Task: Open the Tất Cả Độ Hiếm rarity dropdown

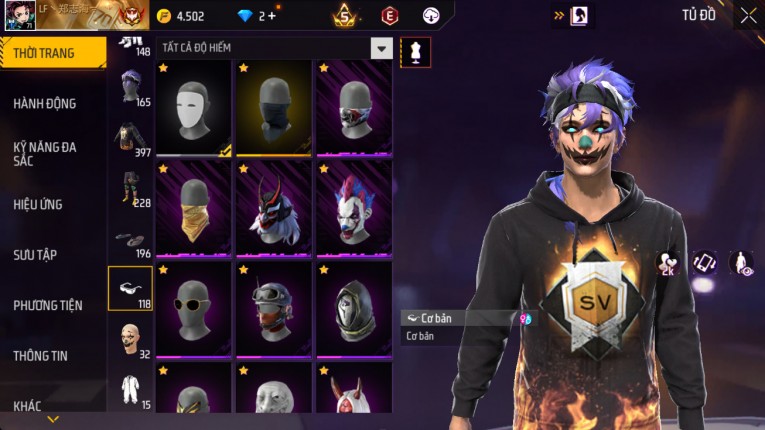Action: pos(381,48)
